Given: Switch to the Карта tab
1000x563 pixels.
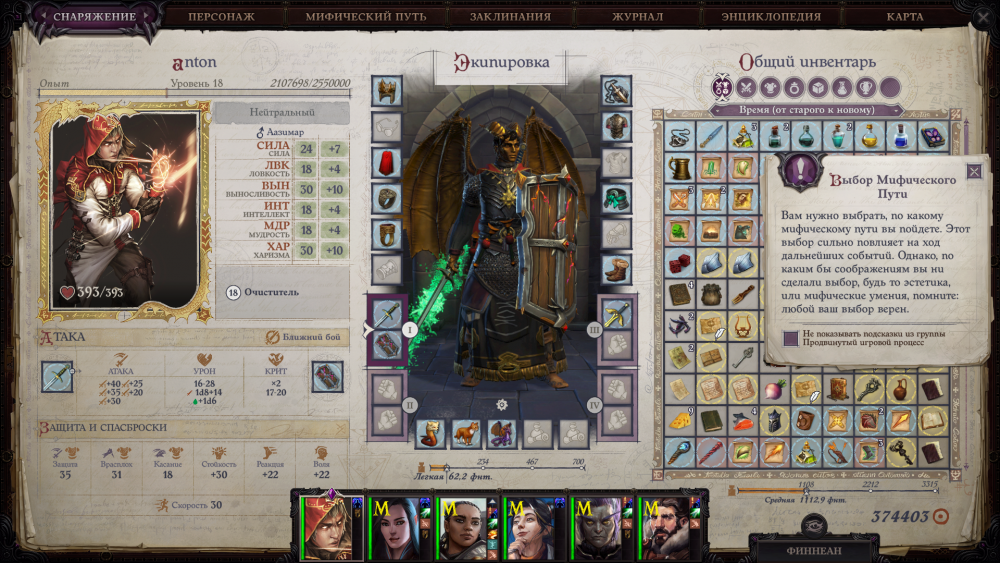Looking at the screenshot, I should 904,16.
